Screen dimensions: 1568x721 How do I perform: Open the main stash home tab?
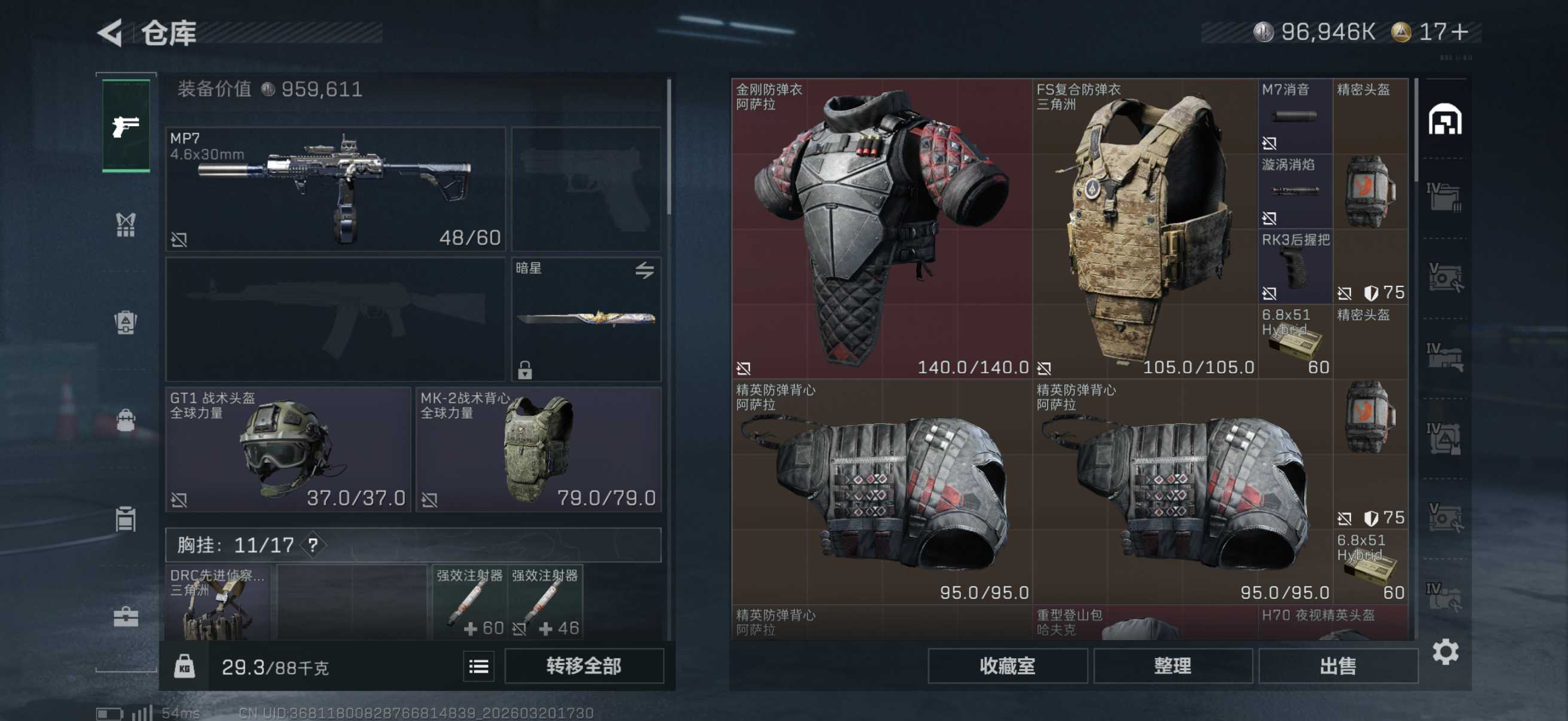(1444, 119)
